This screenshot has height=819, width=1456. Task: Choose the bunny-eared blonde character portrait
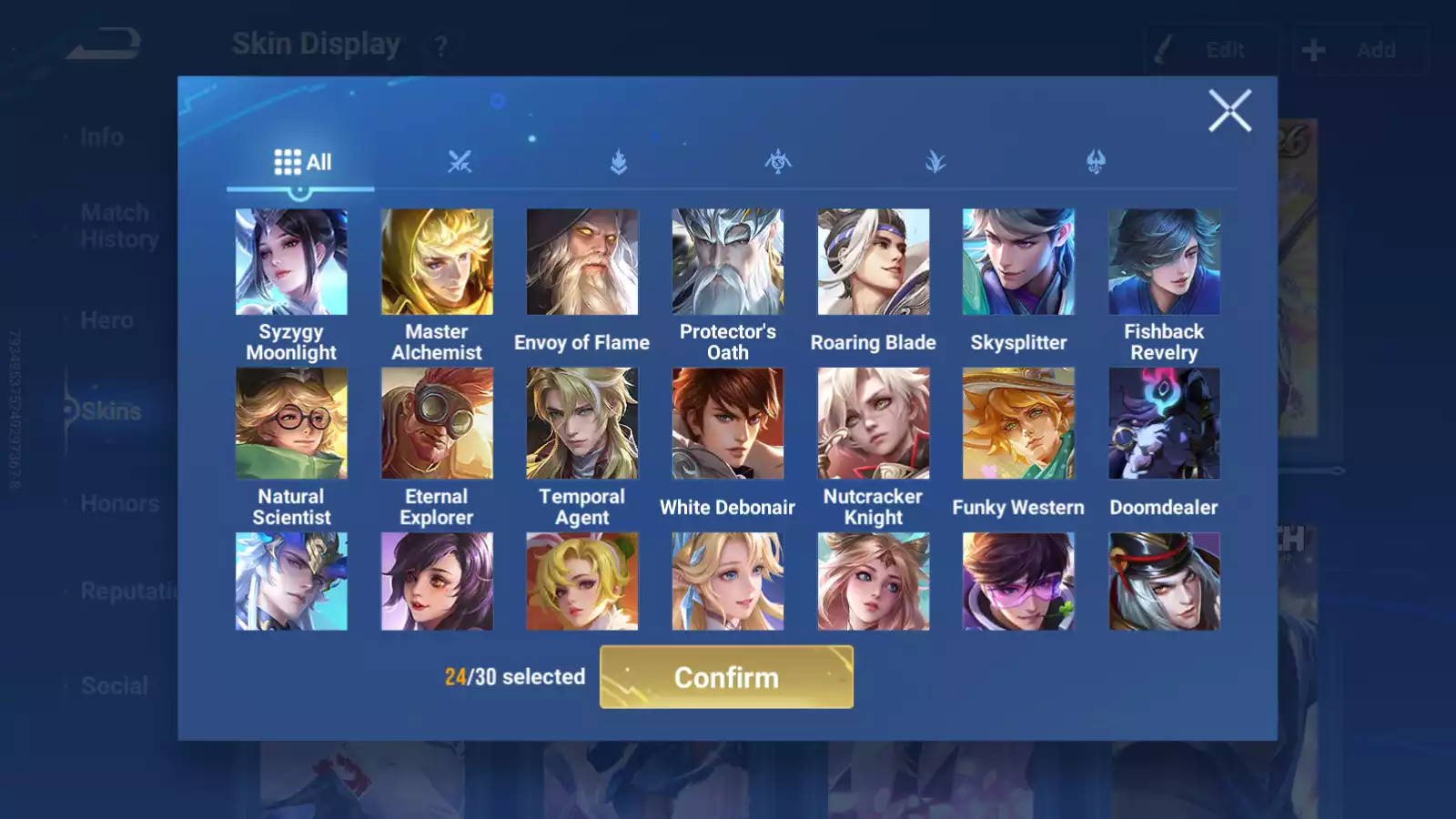tap(582, 581)
